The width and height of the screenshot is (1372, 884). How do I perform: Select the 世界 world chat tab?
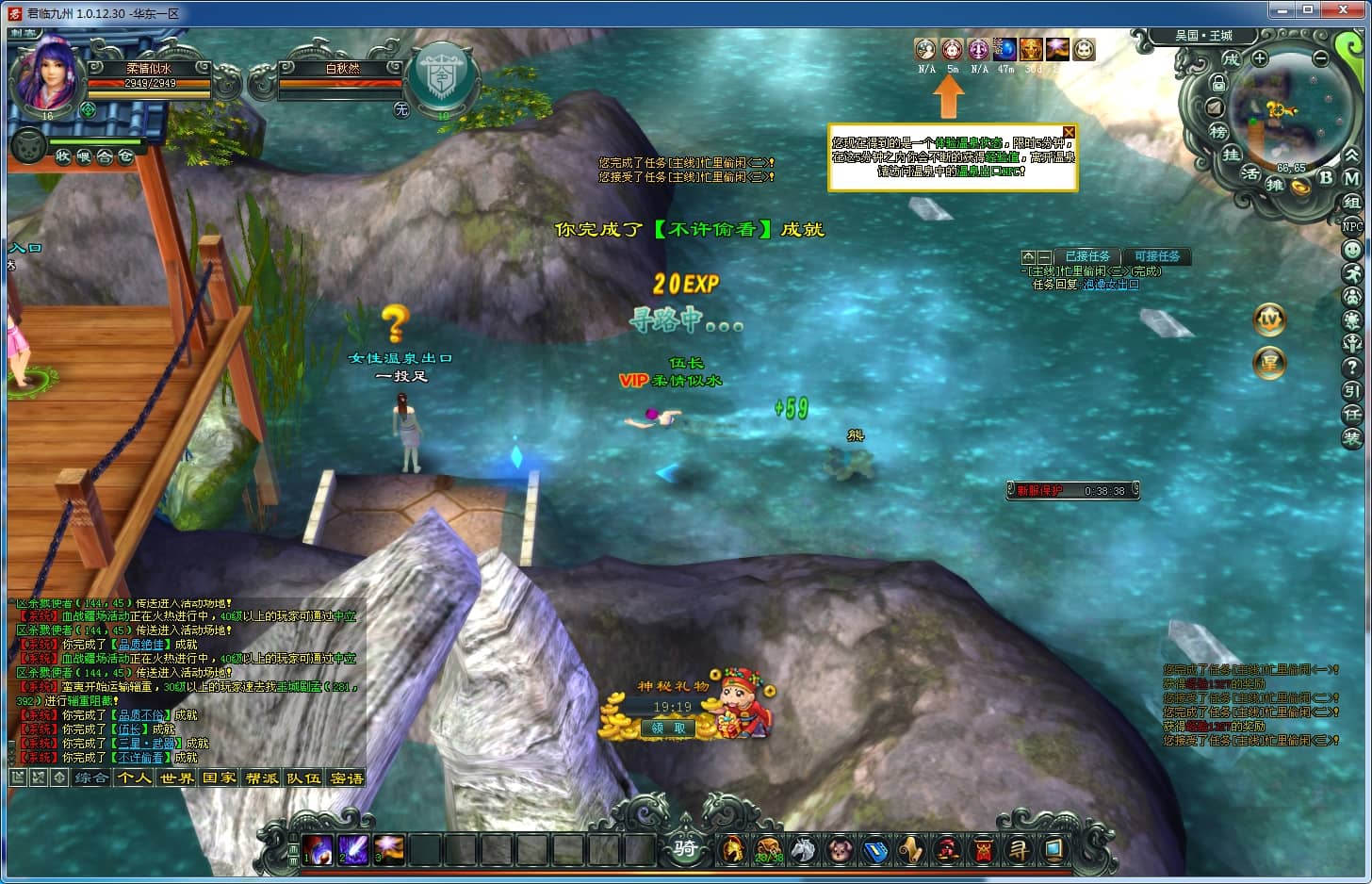(x=176, y=778)
